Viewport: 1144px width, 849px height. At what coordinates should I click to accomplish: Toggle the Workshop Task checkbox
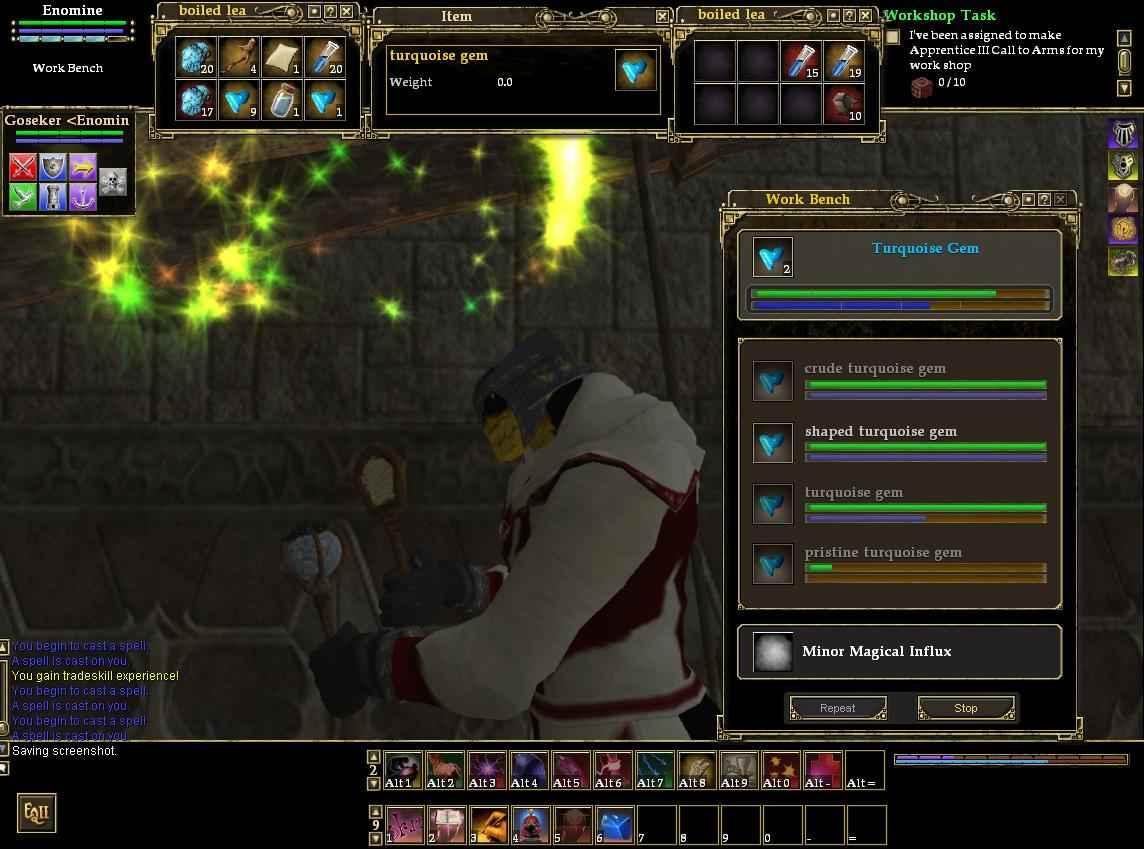point(892,37)
